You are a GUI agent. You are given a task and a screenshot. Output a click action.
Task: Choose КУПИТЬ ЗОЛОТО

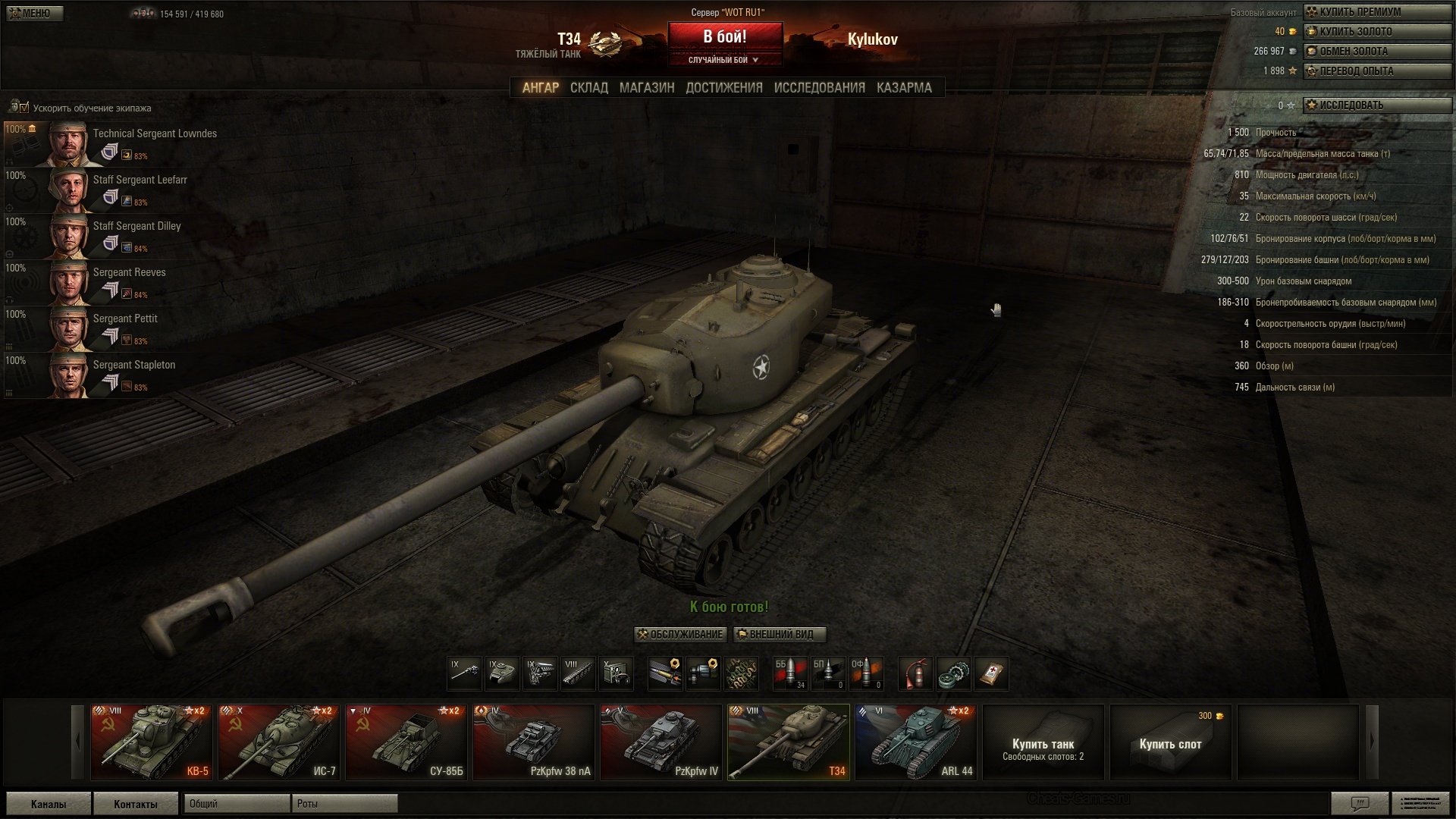[1376, 32]
